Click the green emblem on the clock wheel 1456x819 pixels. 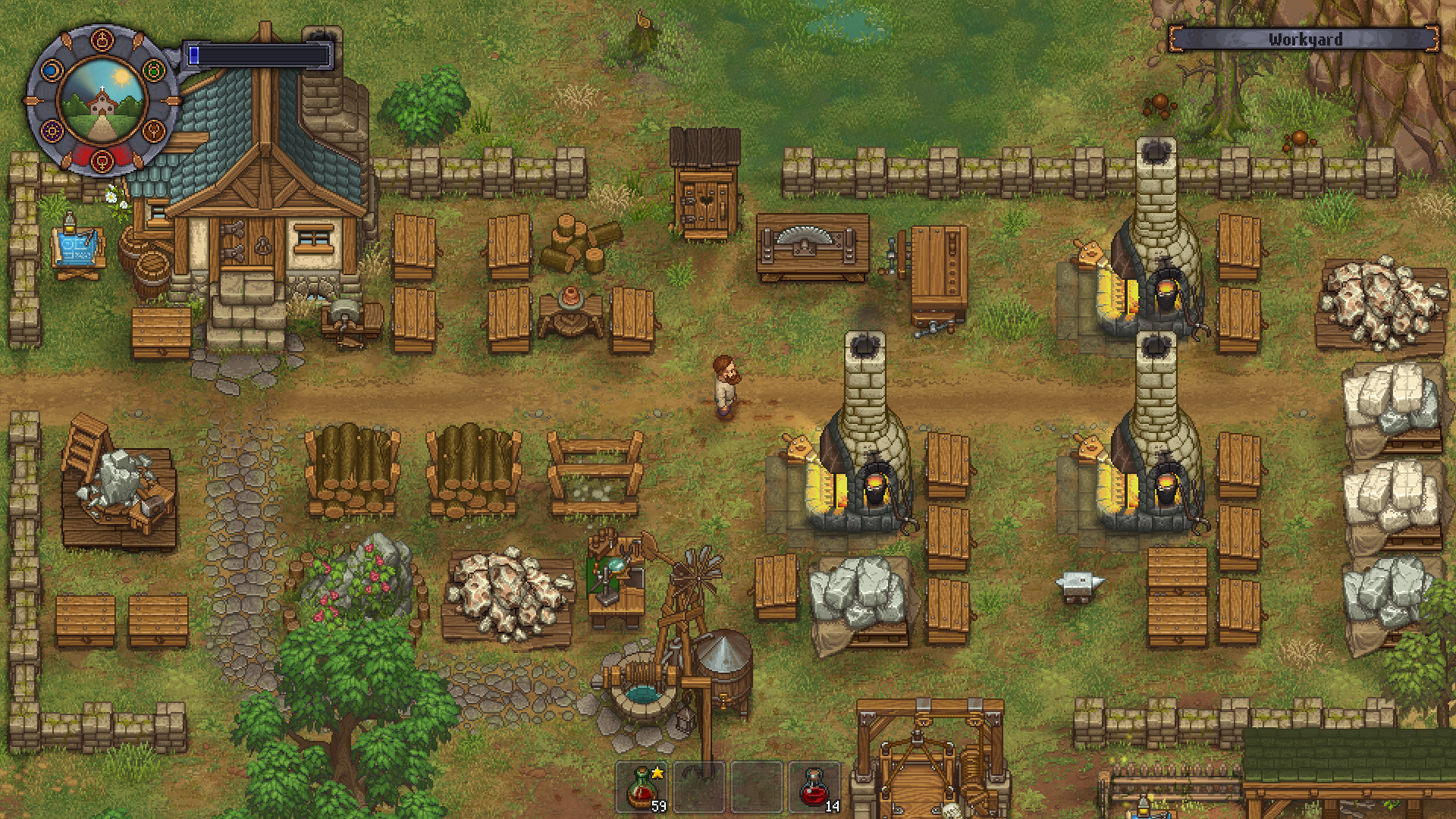[154, 71]
